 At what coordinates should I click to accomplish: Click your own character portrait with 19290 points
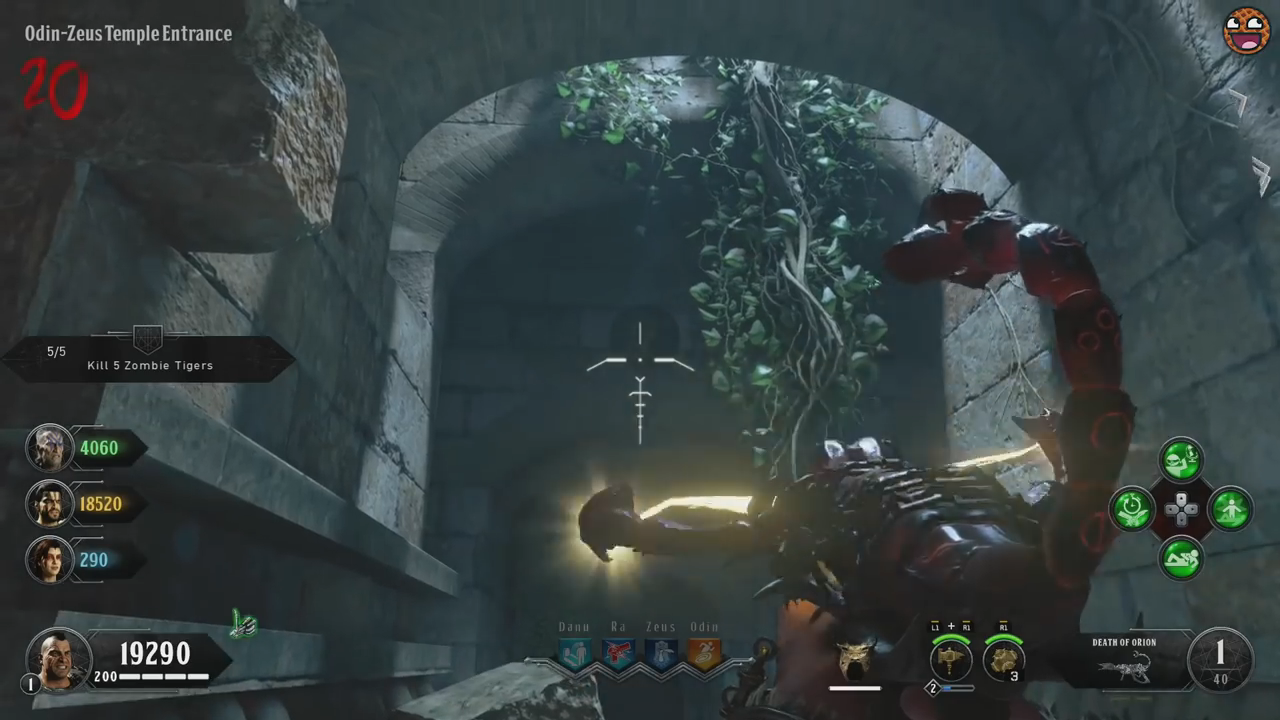click(x=59, y=657)
